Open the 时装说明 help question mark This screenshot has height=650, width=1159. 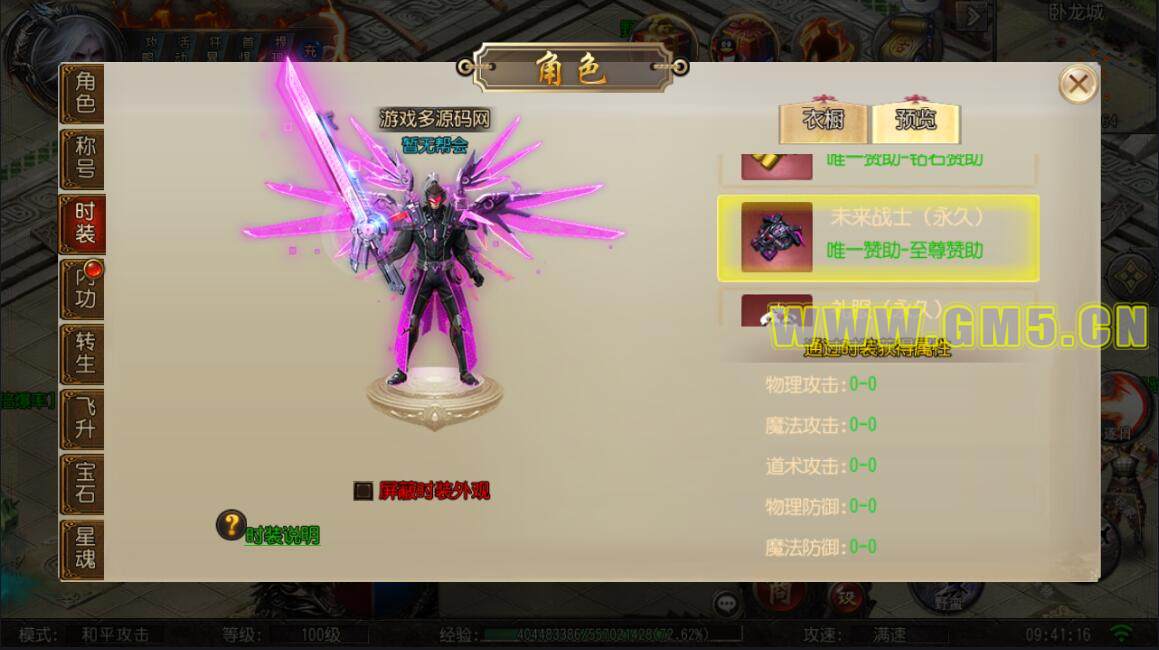point(232,525)
